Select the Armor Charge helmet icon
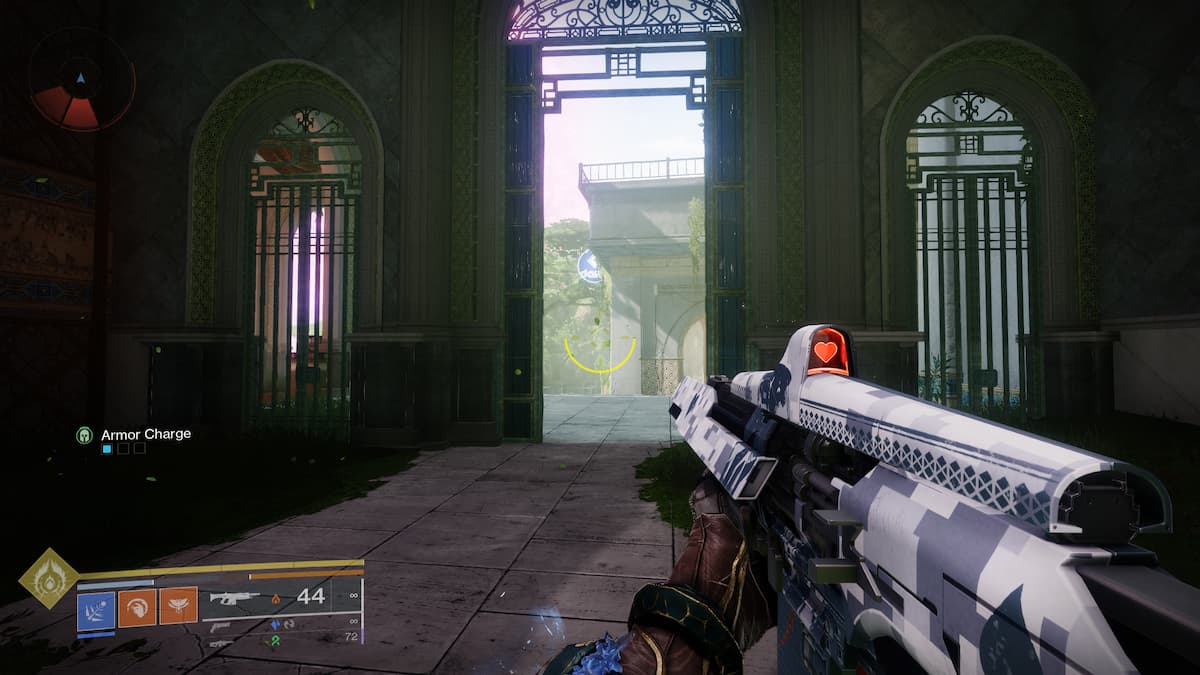 (85, 435)
